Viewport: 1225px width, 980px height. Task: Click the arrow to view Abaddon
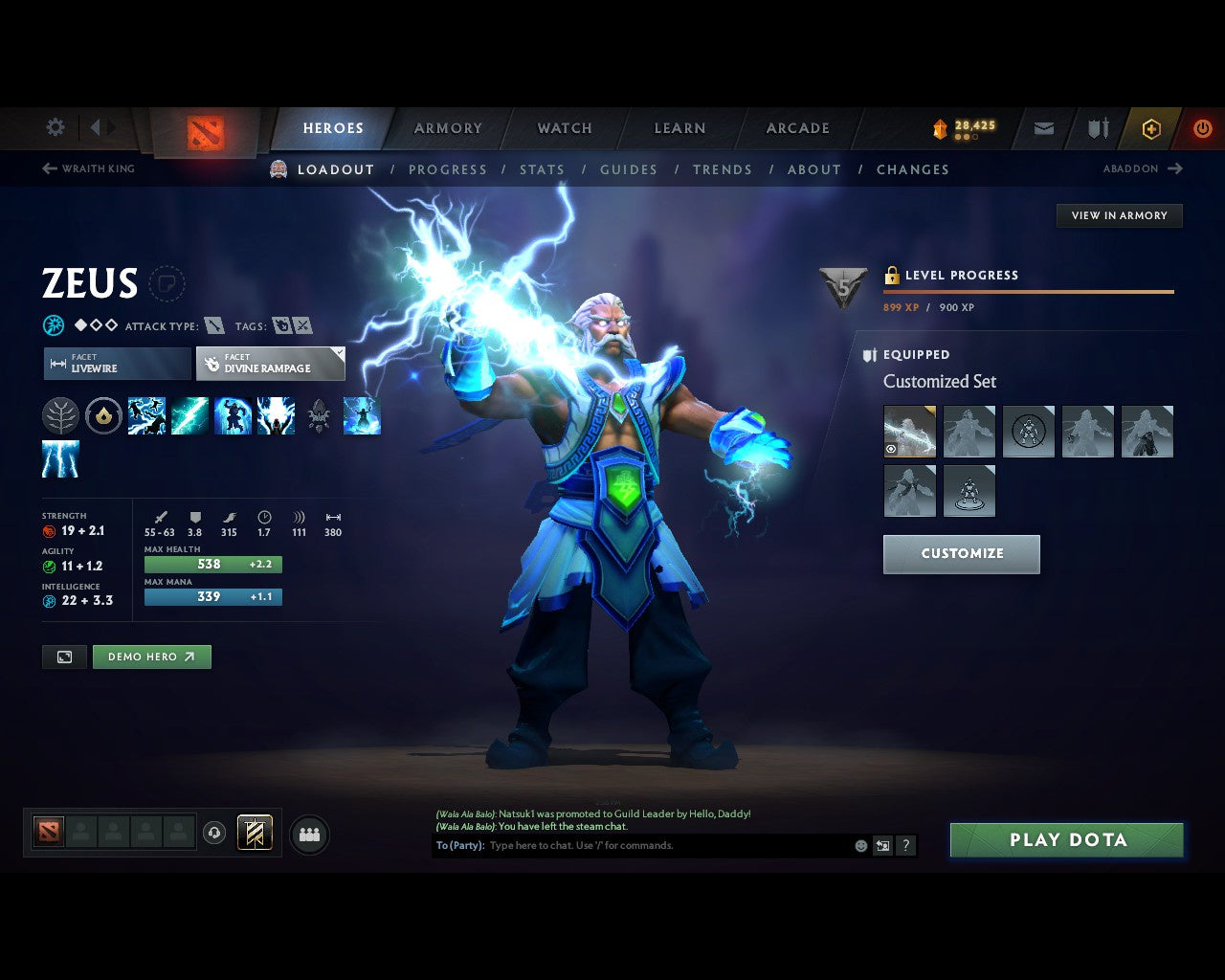1174,168
